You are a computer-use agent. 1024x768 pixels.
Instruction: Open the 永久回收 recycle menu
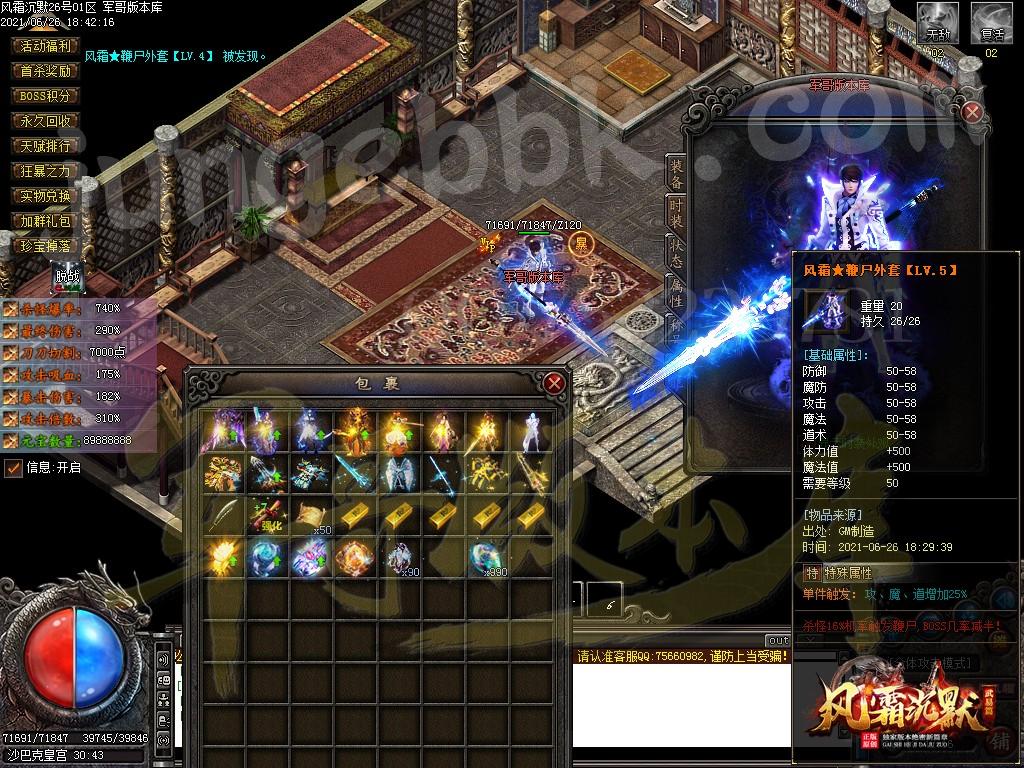pyautogui.click(x=45, y=121)
